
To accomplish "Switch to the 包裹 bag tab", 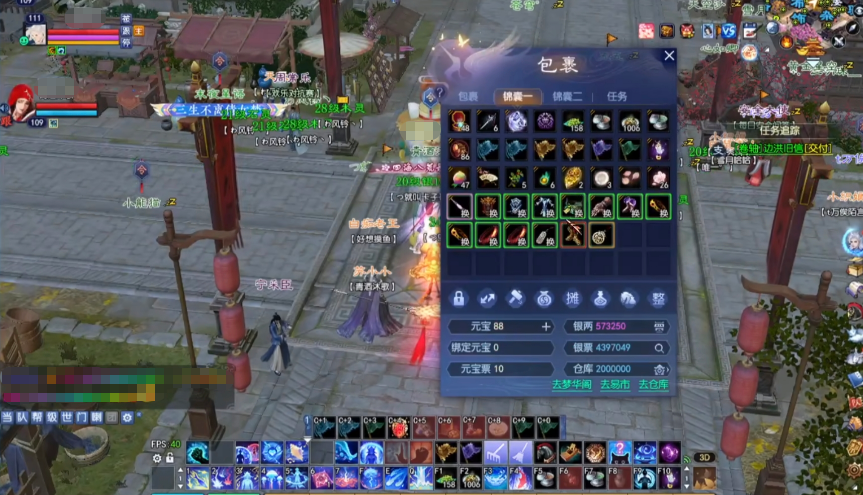I will pyautogui.click(x=468, y=96).
